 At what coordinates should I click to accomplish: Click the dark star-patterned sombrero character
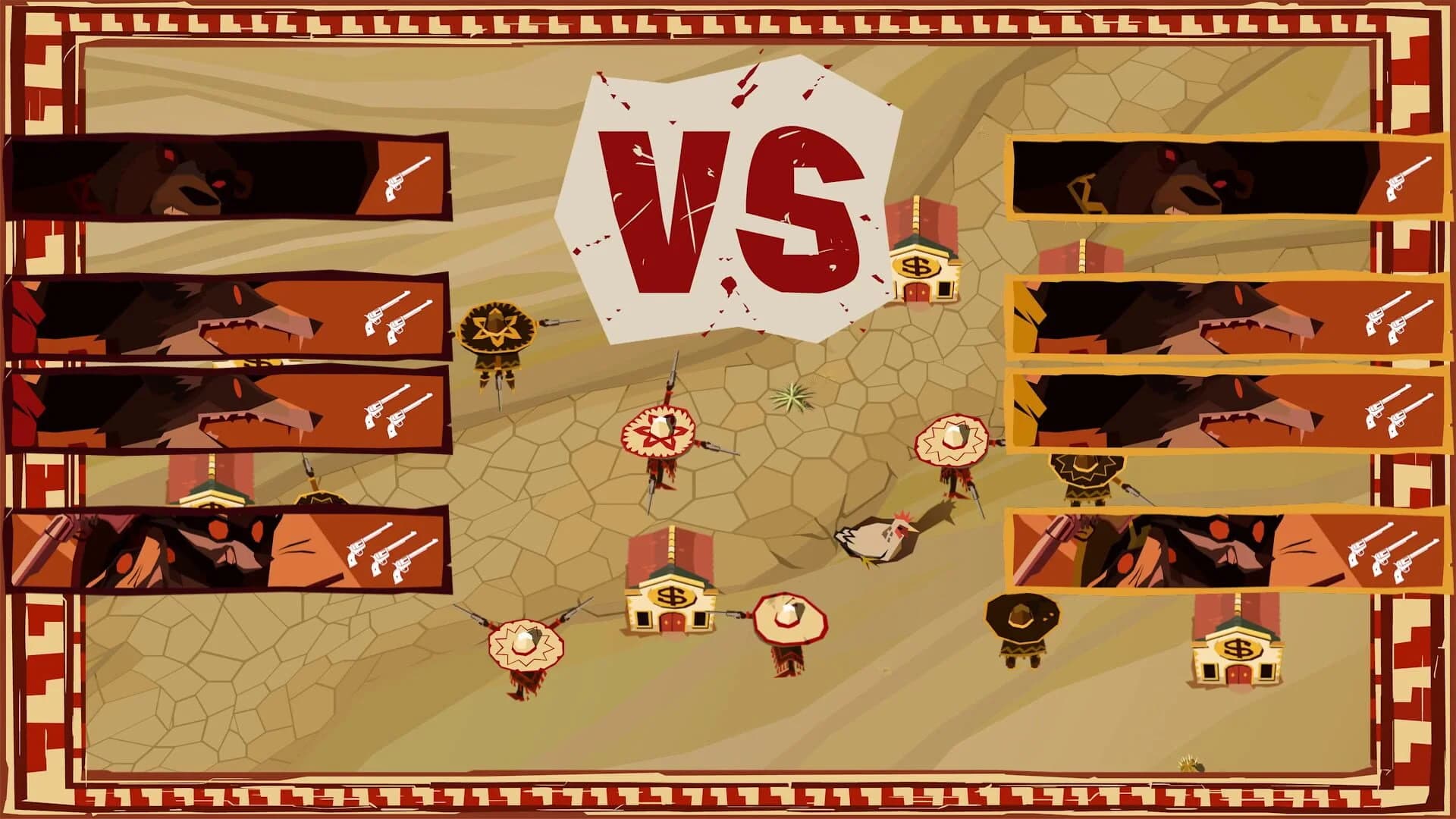coord(497,330)
